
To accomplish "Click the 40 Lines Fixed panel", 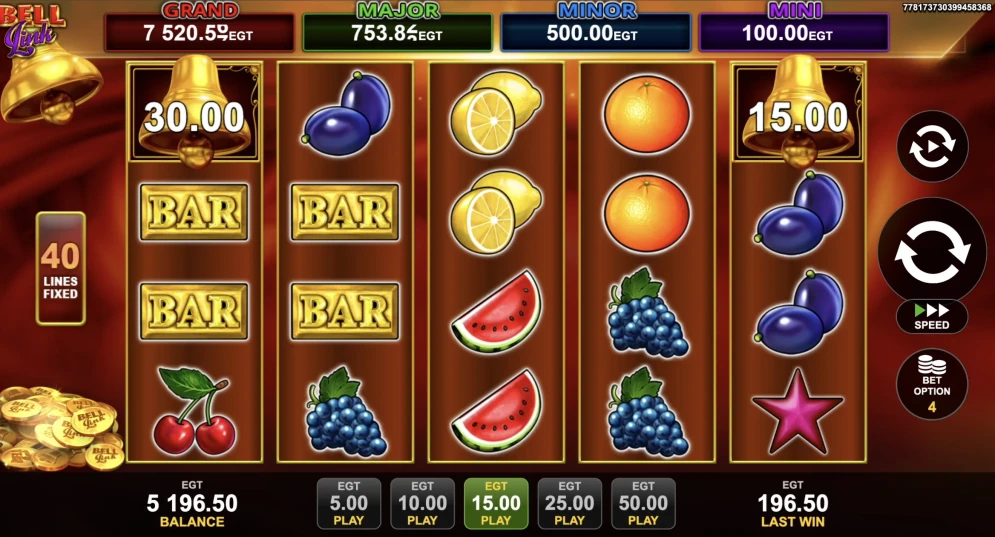I will tap(61, 268).
